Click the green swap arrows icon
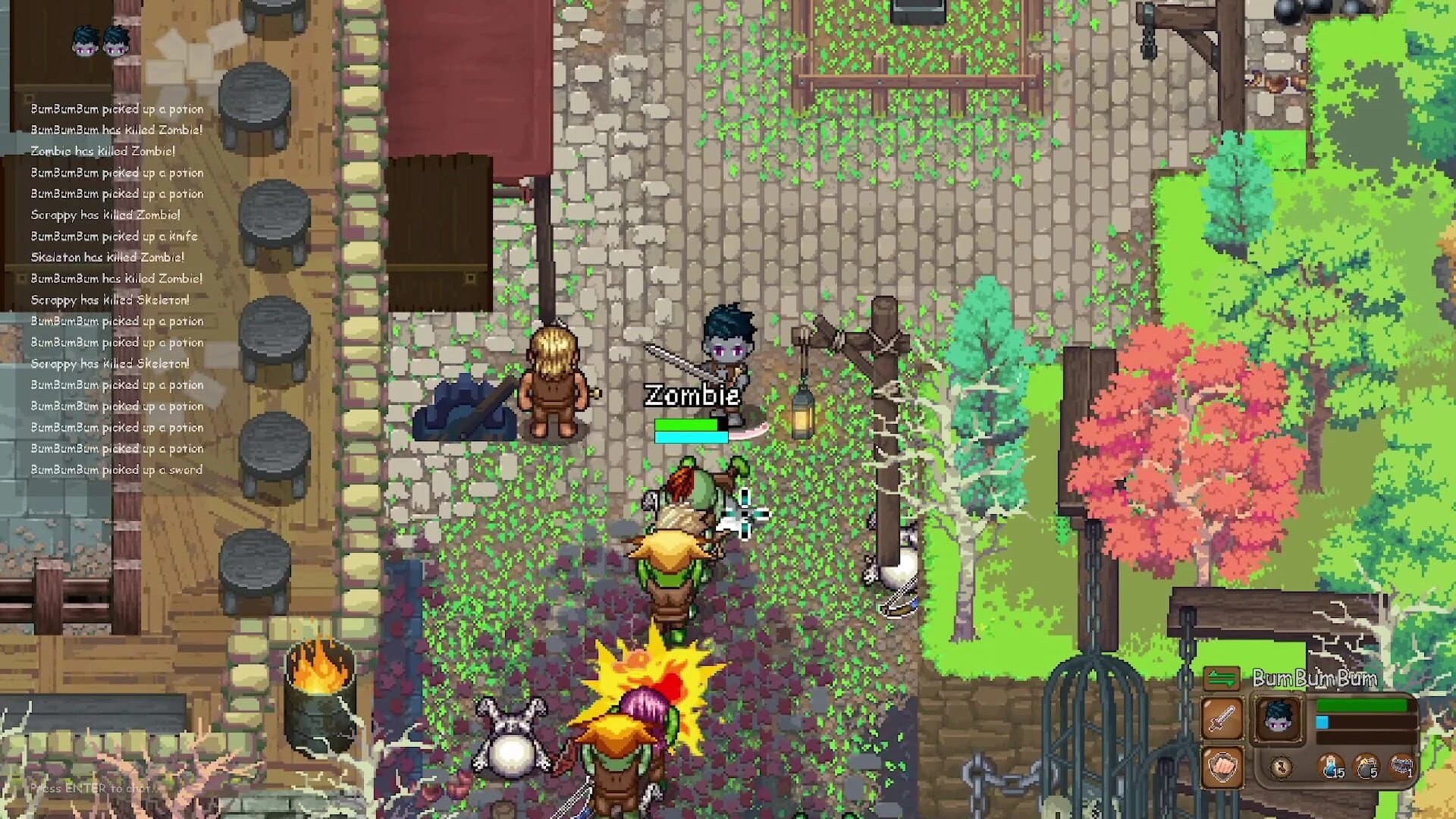 pos(1222,678)
